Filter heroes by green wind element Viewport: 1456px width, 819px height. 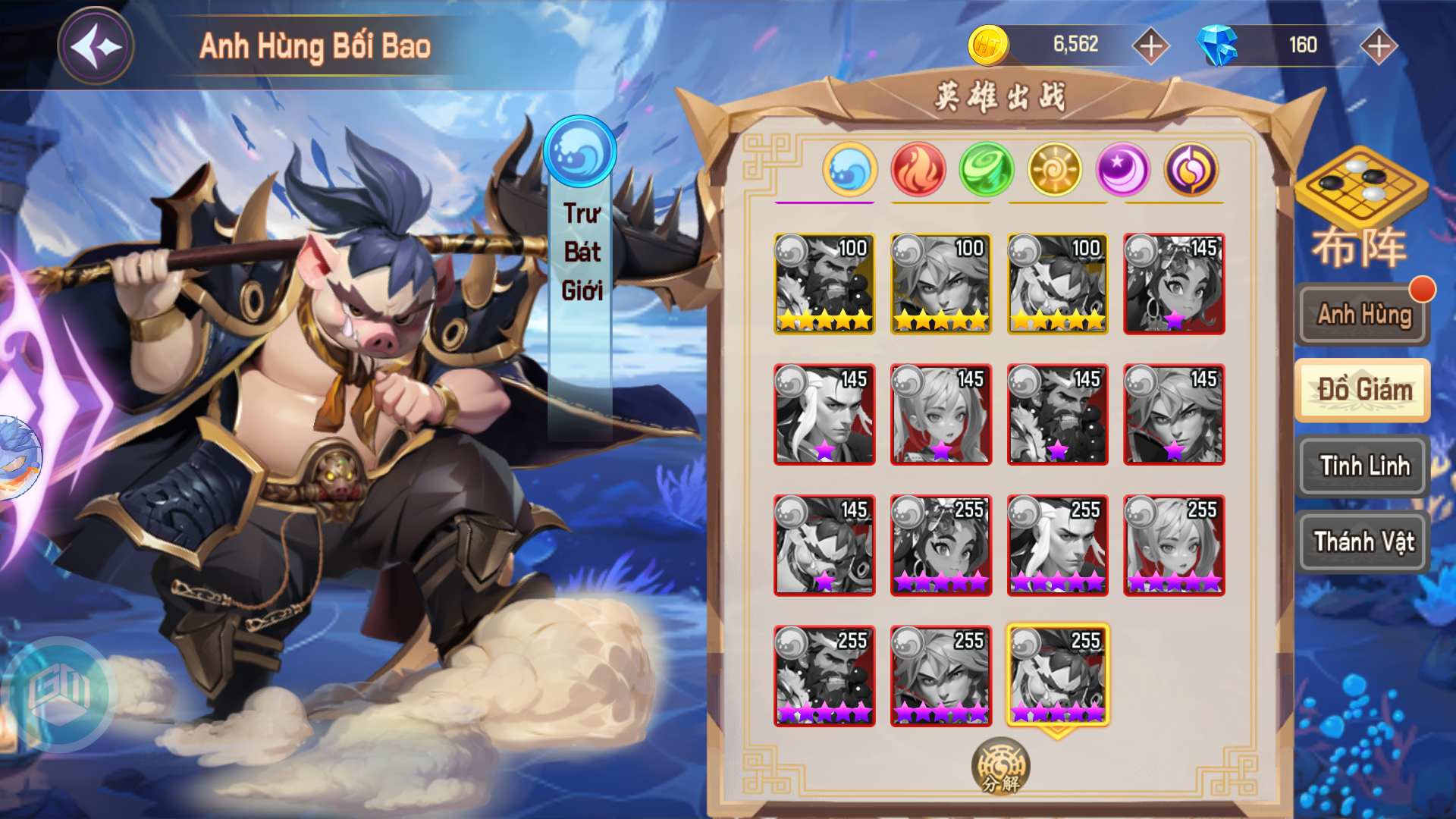pyautogui.click(x=986, y=169)
